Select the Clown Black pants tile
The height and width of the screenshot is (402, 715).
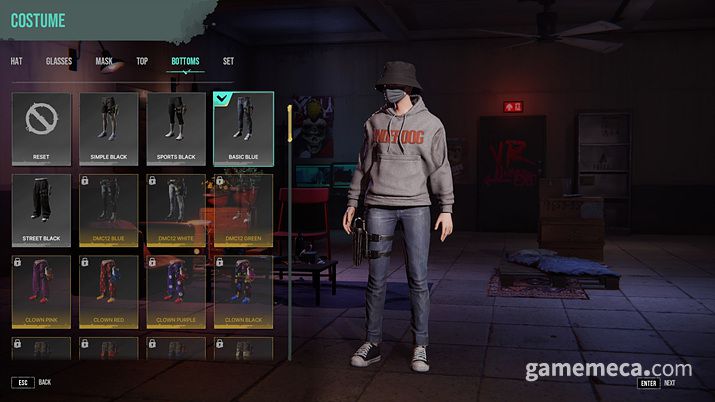243,291
